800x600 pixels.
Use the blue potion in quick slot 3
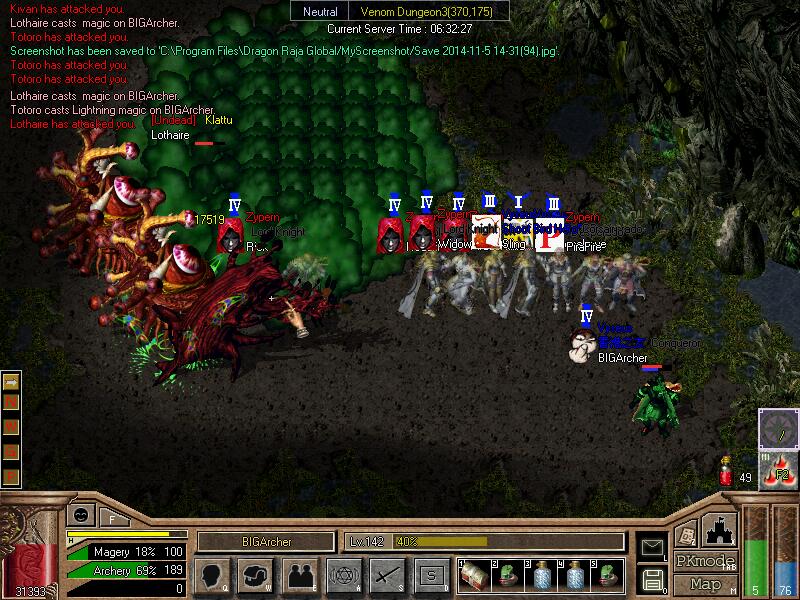pos(541,573)
